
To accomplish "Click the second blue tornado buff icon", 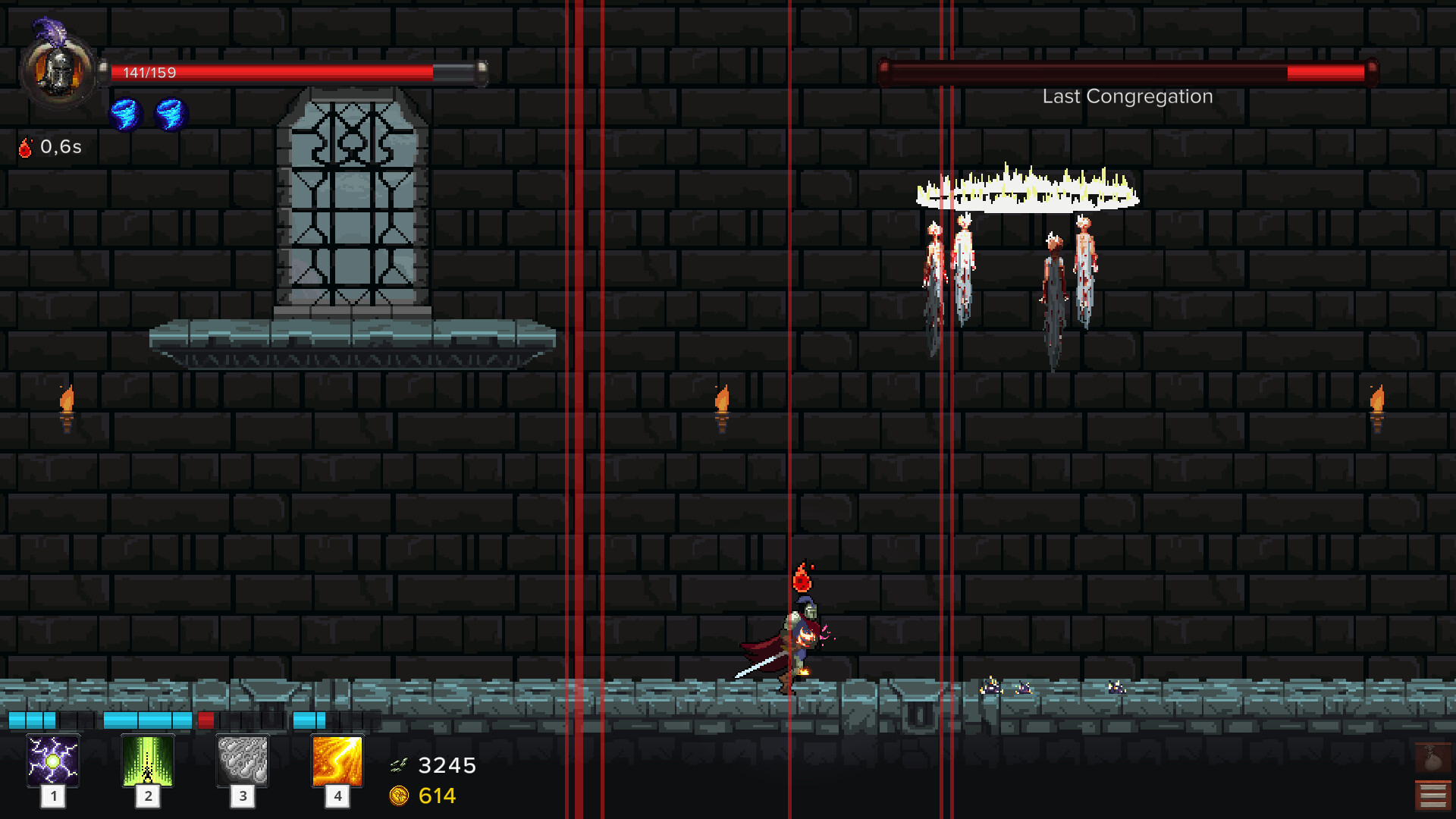I will (x=170, y=114).
